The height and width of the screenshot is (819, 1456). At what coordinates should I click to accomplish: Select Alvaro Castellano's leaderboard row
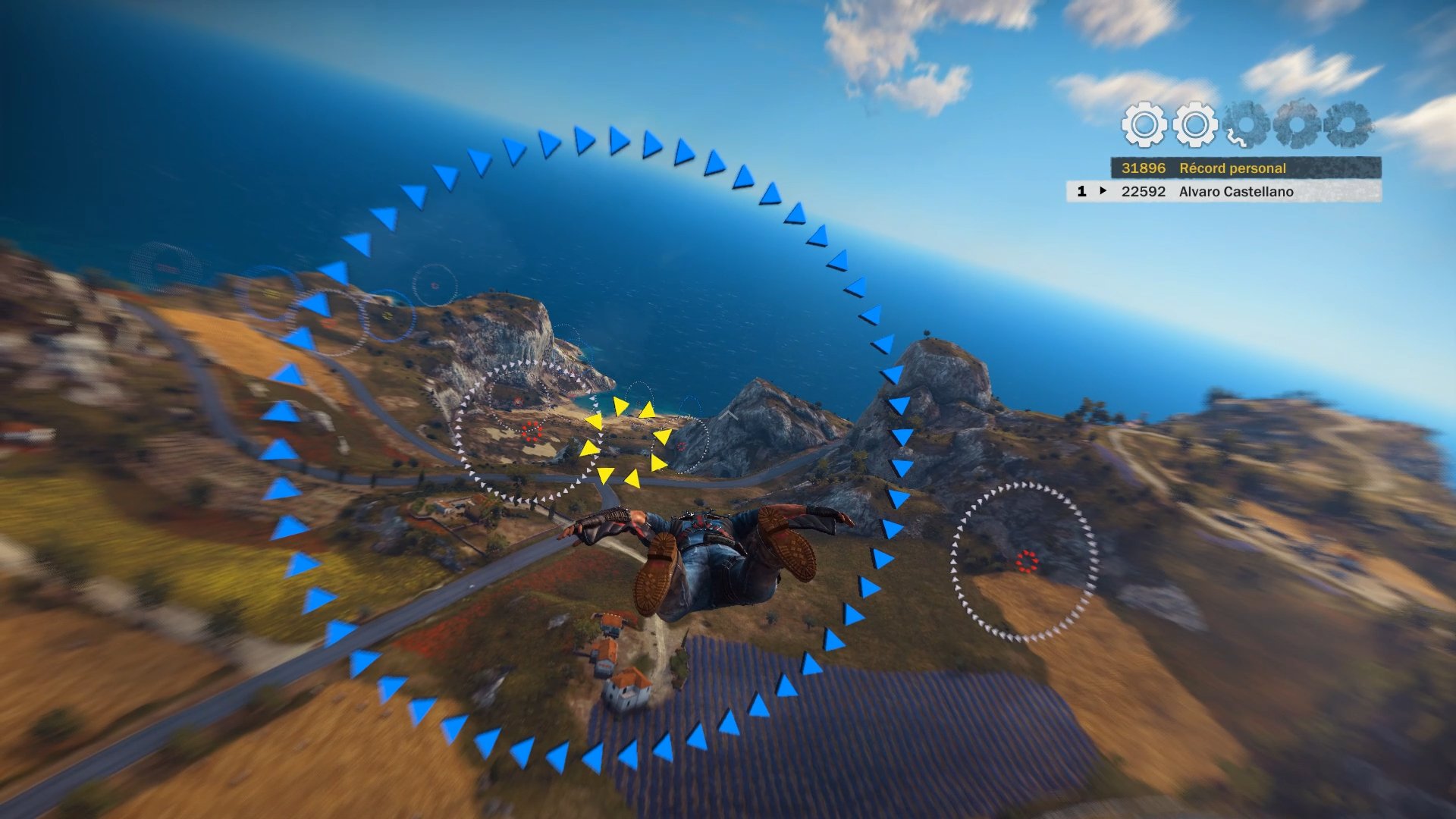[1224, 192]
